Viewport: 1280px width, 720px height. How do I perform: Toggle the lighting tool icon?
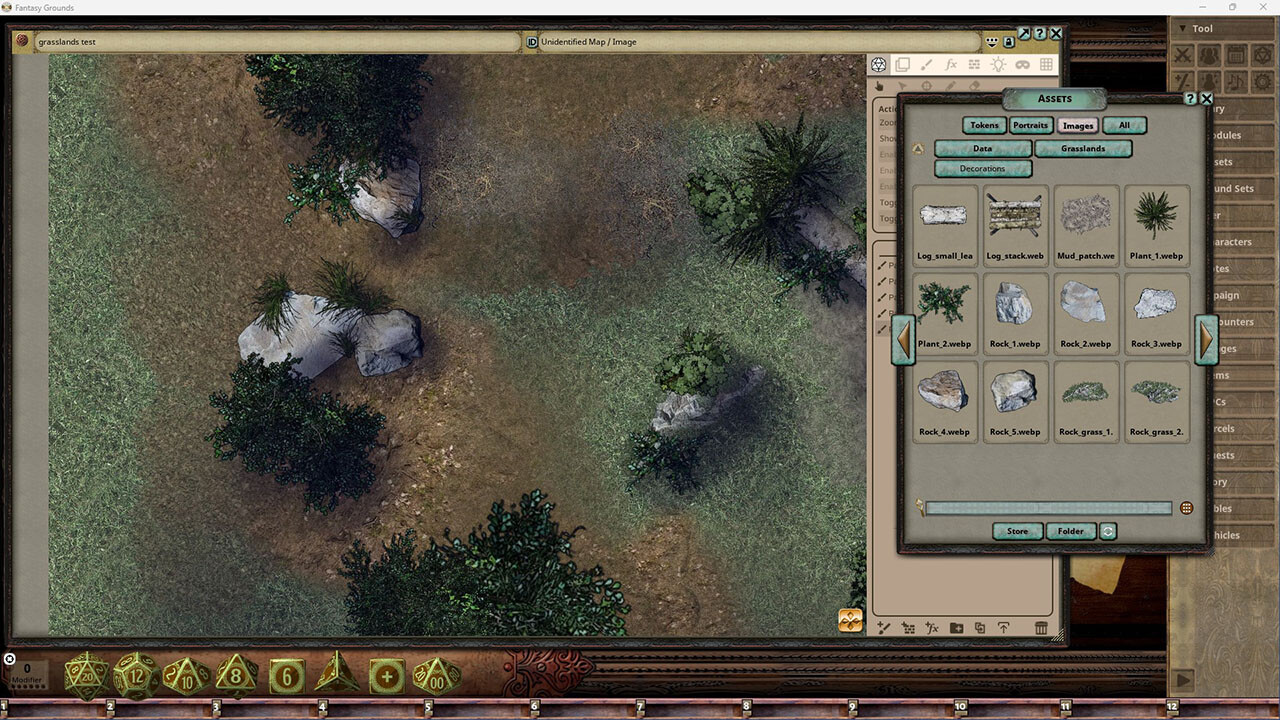(x=996, y=64)
